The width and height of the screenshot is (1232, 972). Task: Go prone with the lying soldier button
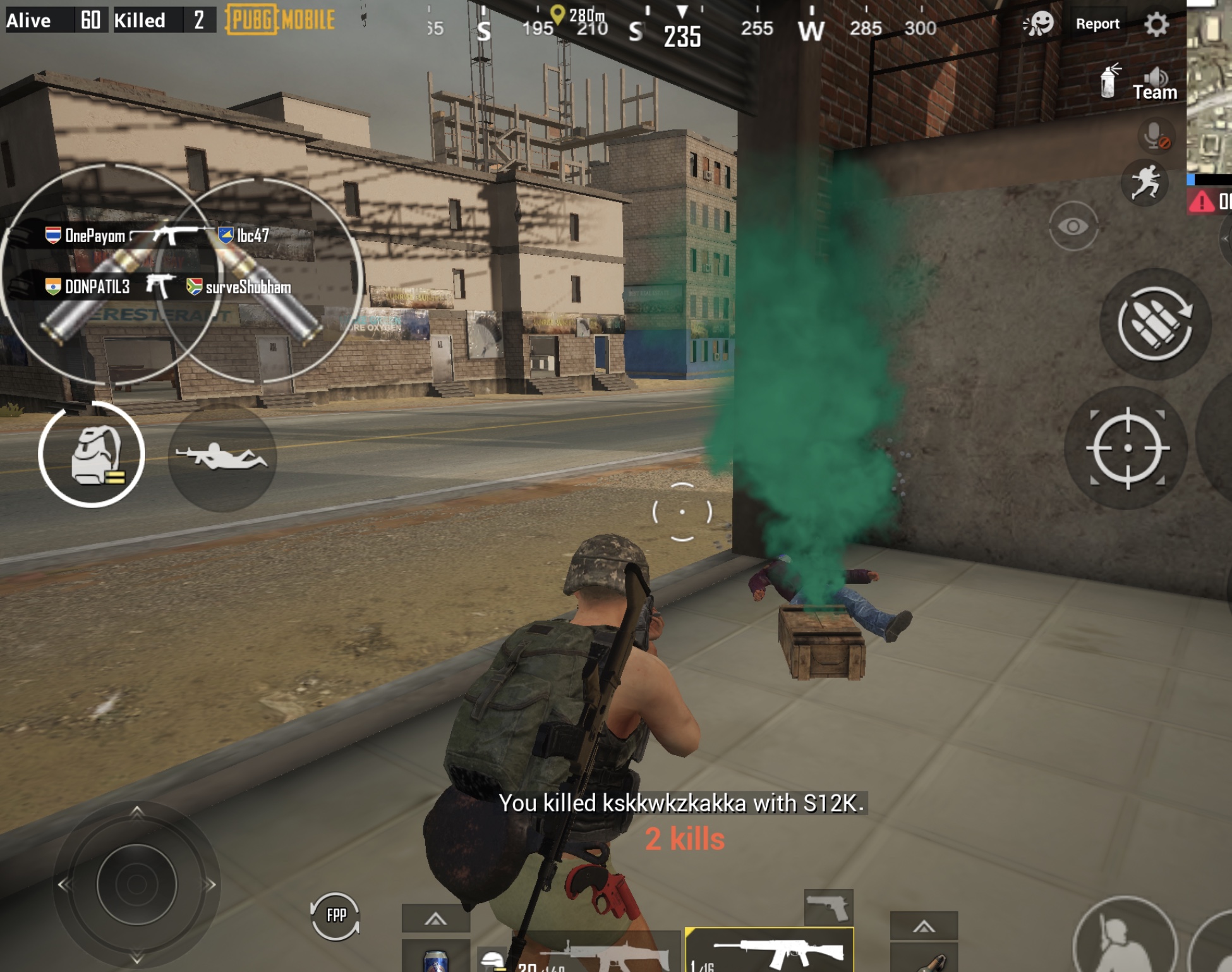click(222, 457)
